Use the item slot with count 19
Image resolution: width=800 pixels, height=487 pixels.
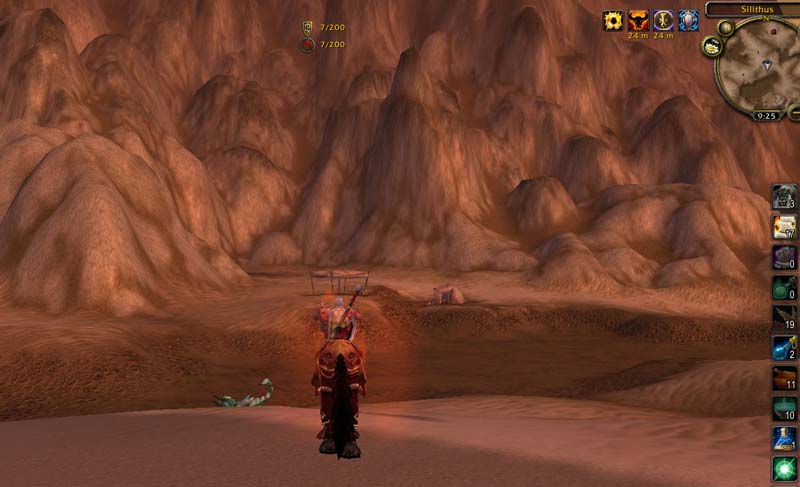pyautogui.click(x=784, y=317)
